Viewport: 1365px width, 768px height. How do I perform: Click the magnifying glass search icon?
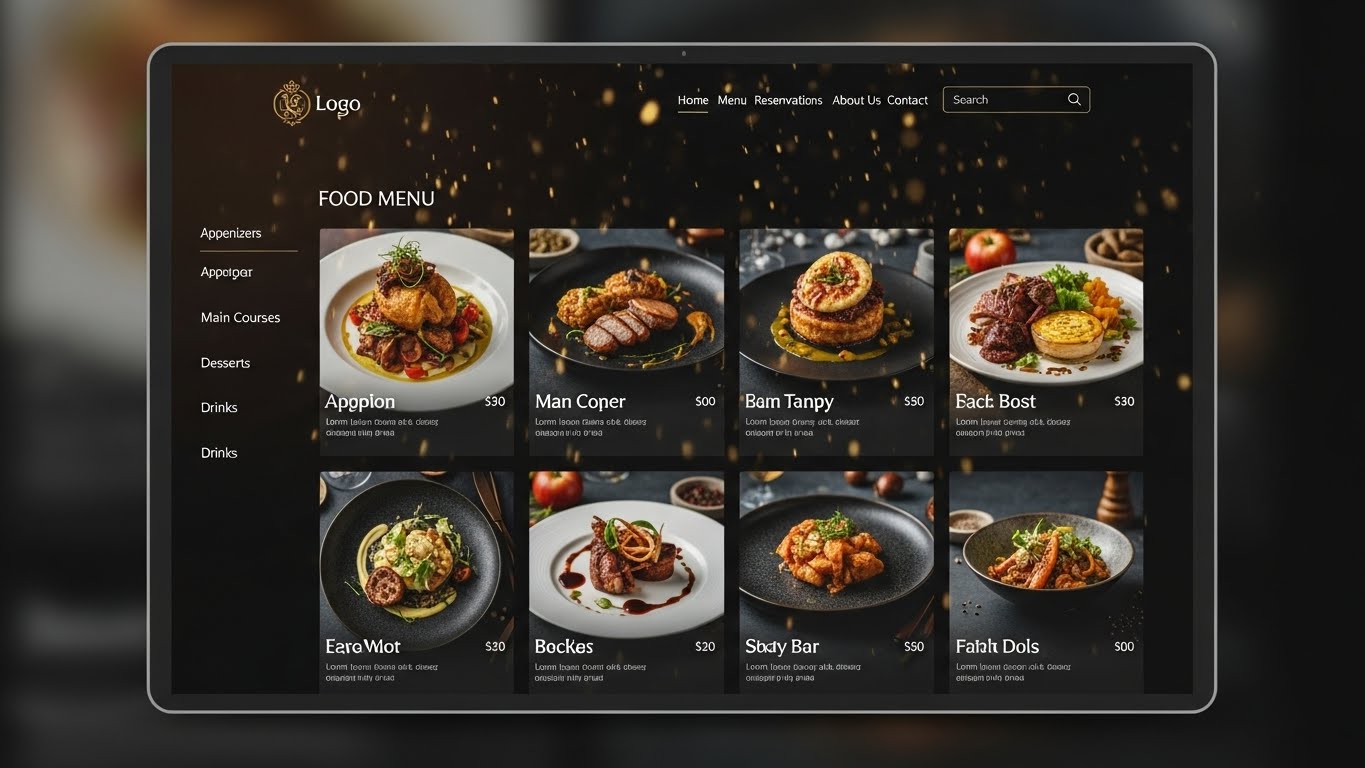1074,99
